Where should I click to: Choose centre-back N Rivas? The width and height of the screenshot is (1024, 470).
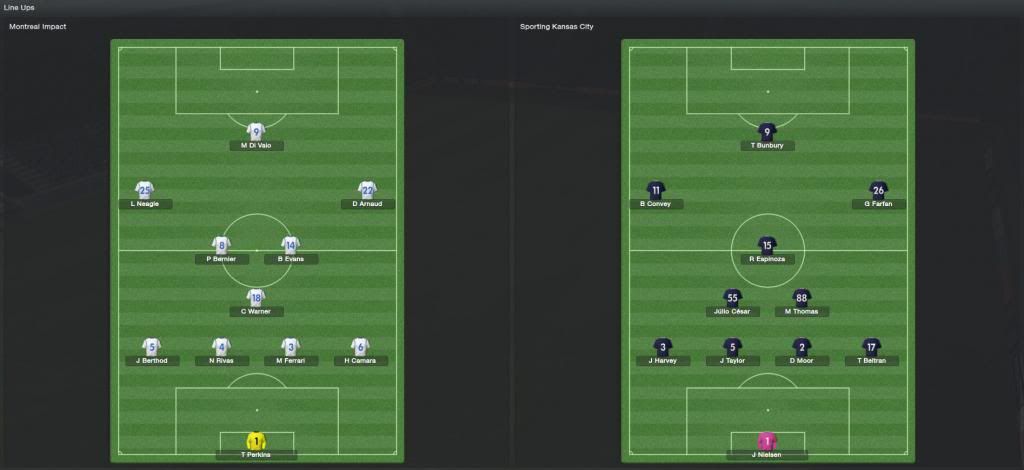(x=221, y=346)
